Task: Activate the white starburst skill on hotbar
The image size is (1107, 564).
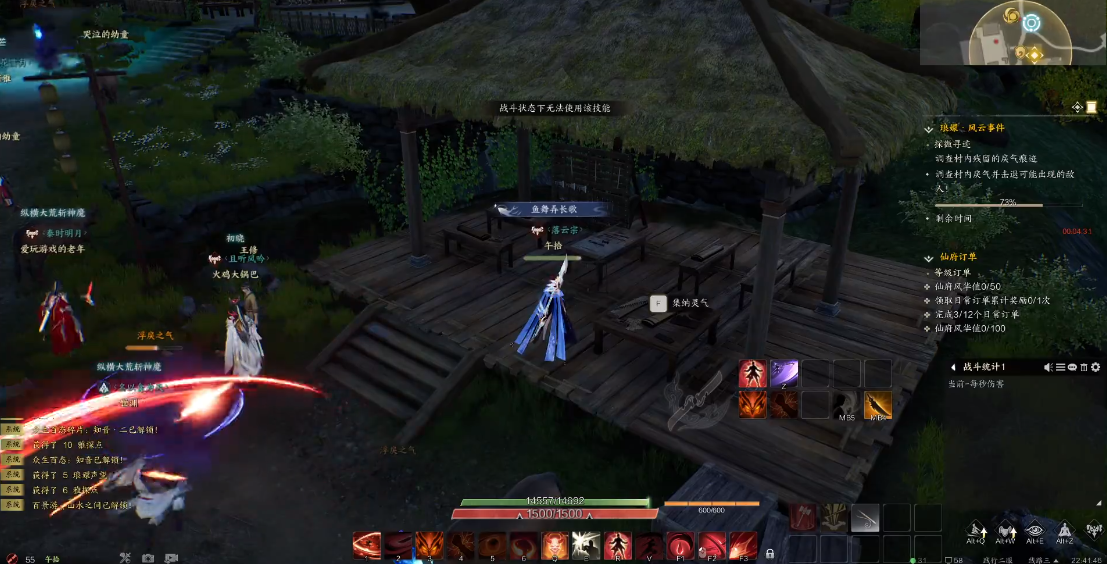Action: 586,545
